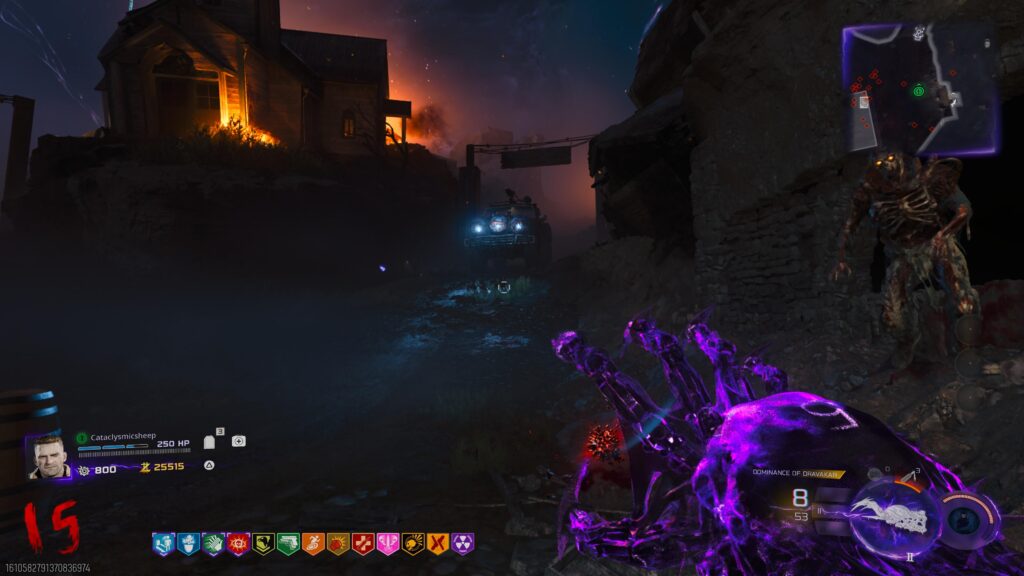Image resolution: width=1024 pixels, height=576 pixels.
Task: Select the Cataclysmicsheep player portrait
Action: pos(48,457)
